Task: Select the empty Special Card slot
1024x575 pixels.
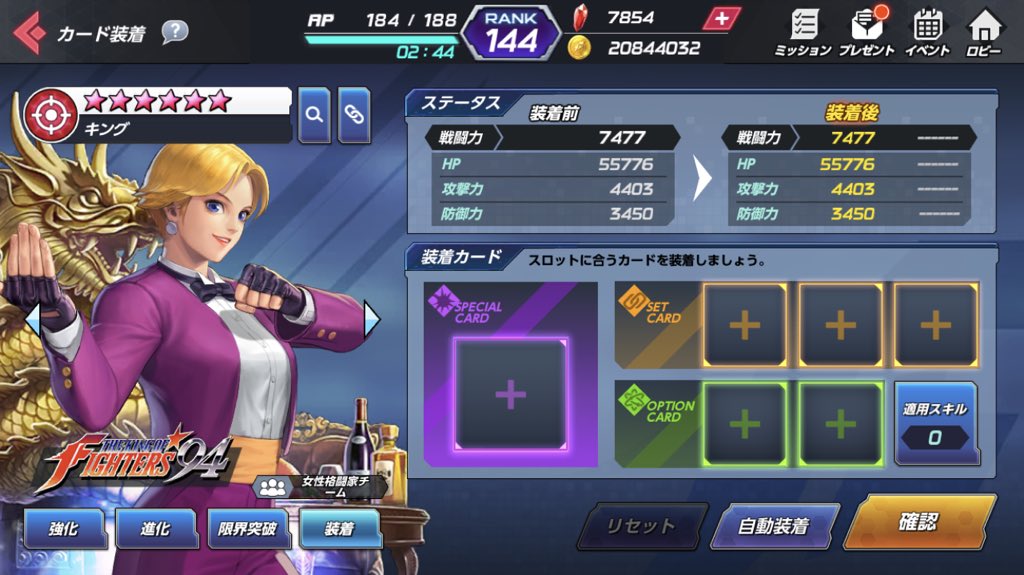Action: 510,394
